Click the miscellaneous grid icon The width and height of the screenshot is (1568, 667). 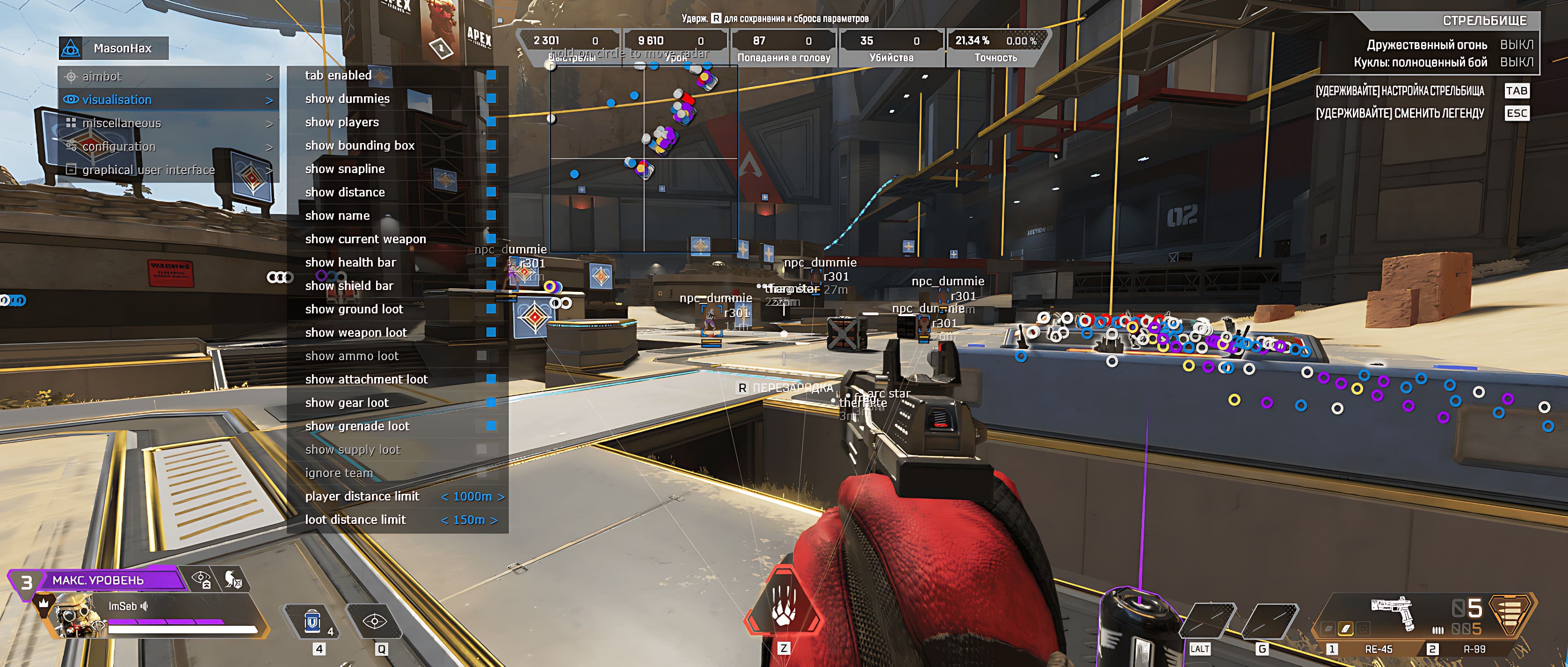[71, 123]
